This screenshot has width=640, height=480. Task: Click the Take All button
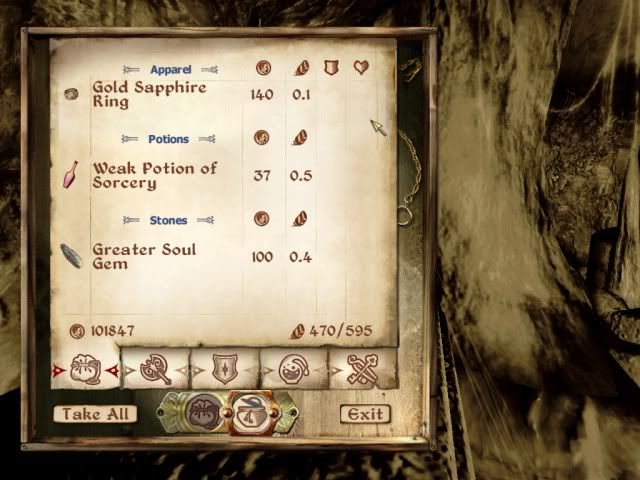point(96,413)
